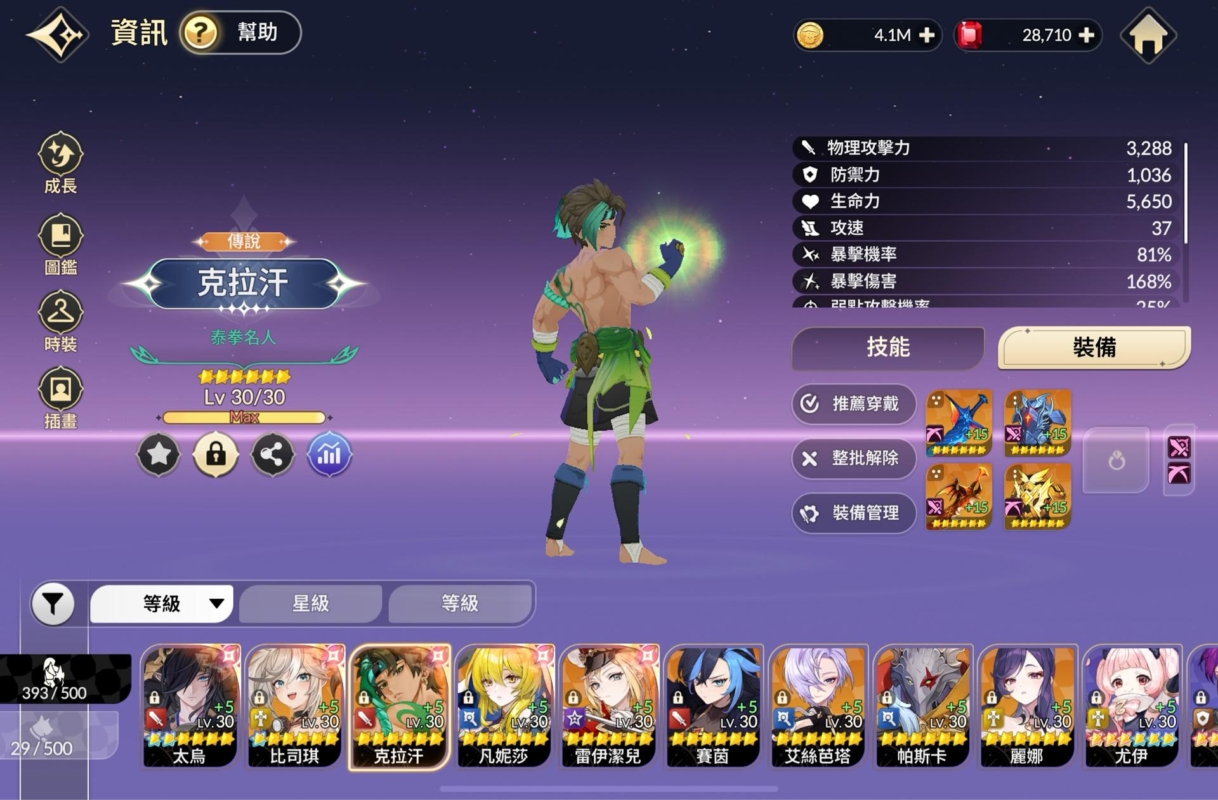
Task: Share this hero via share icon
Action: coord(272,456)
